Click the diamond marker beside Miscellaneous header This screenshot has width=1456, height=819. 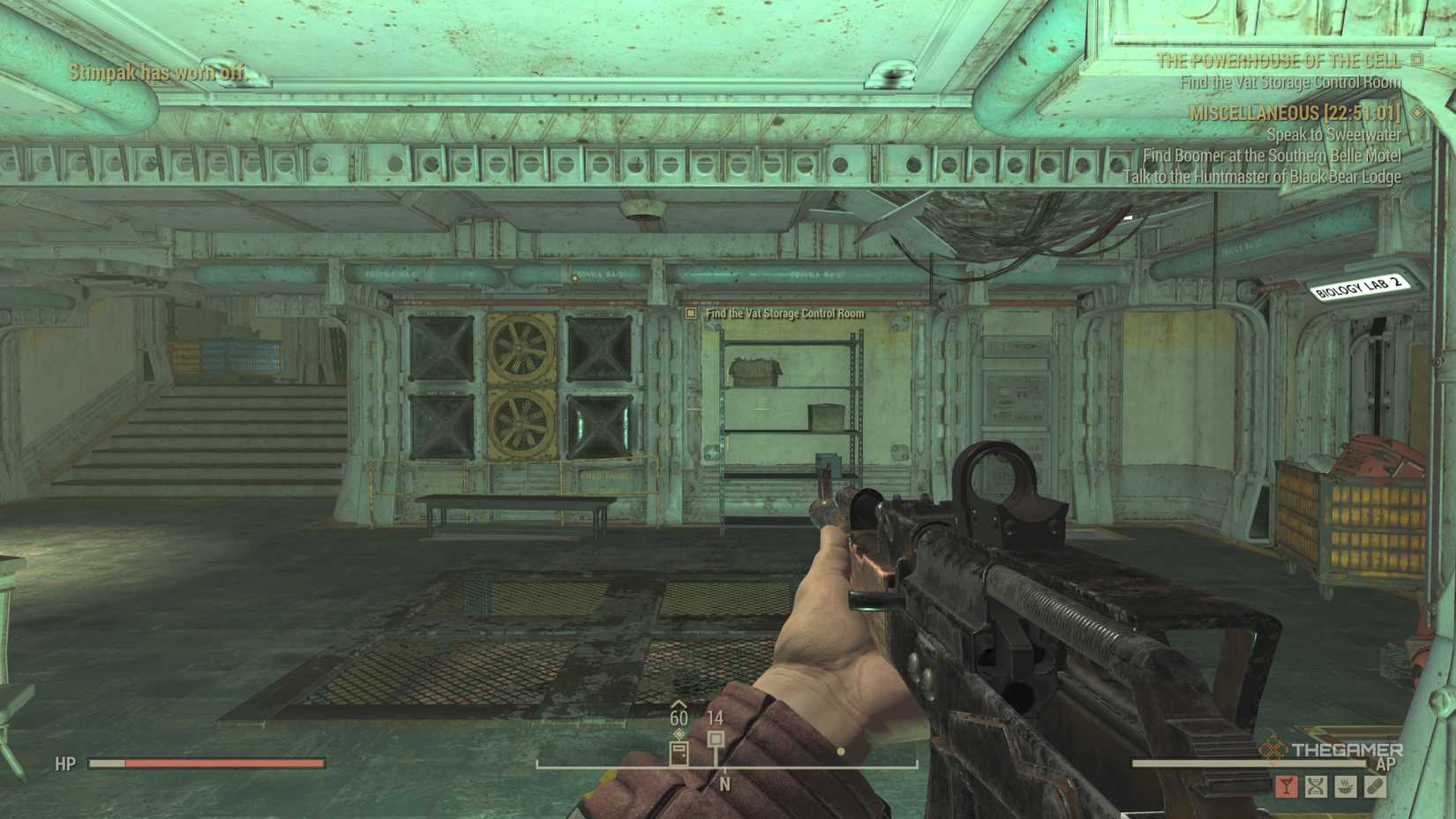(1418, 114)
